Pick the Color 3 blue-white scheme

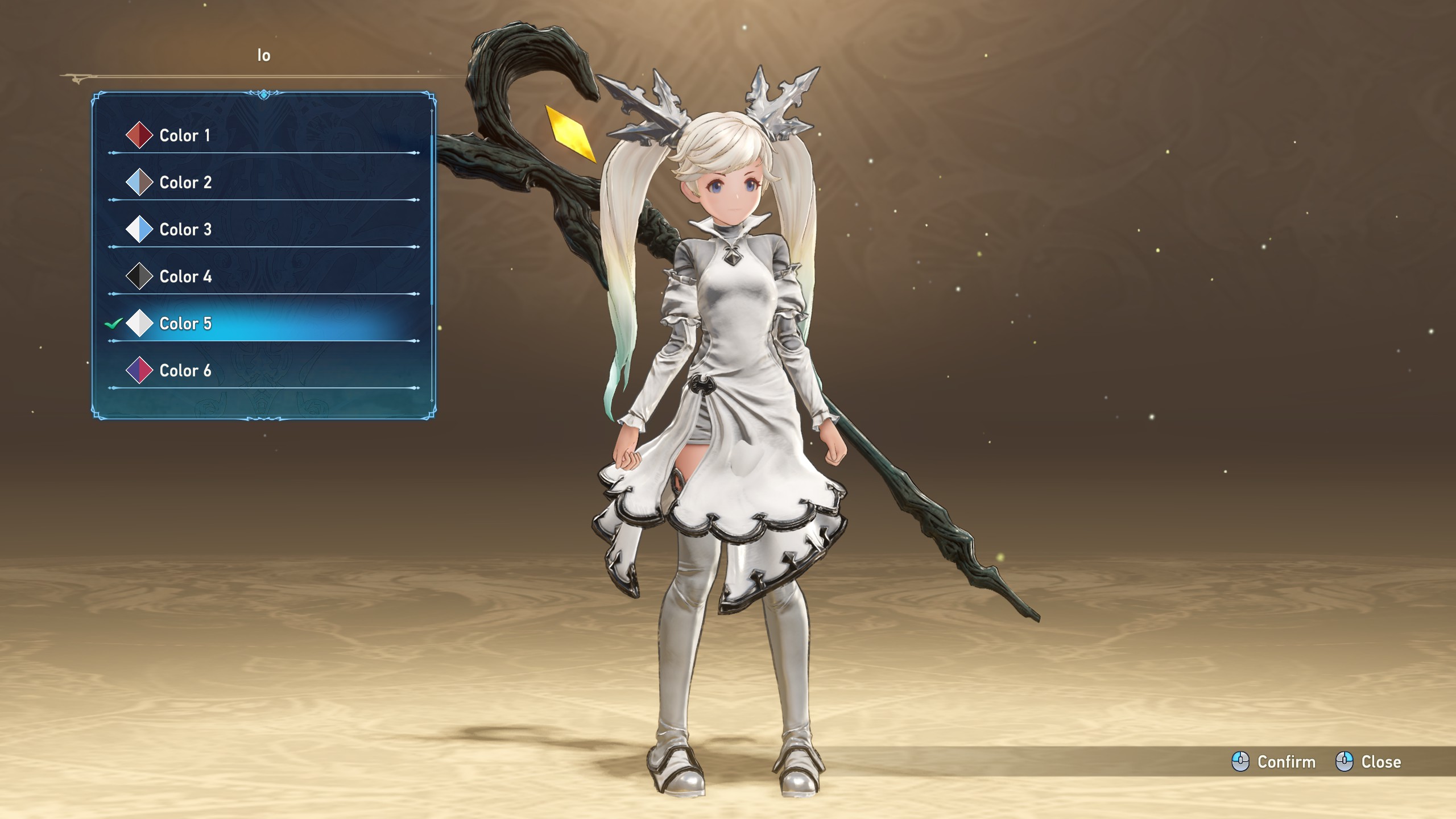(185, 230)
